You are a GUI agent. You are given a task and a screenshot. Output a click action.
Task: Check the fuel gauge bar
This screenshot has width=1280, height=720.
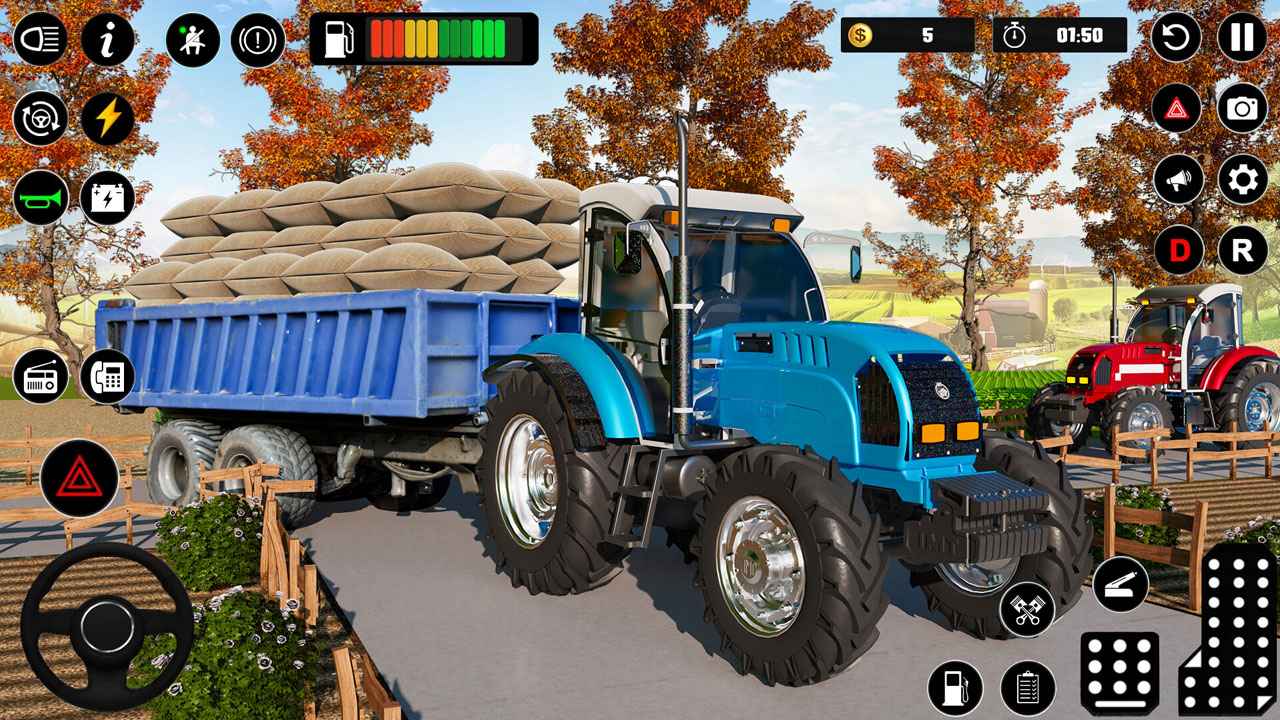coord(440,39)
